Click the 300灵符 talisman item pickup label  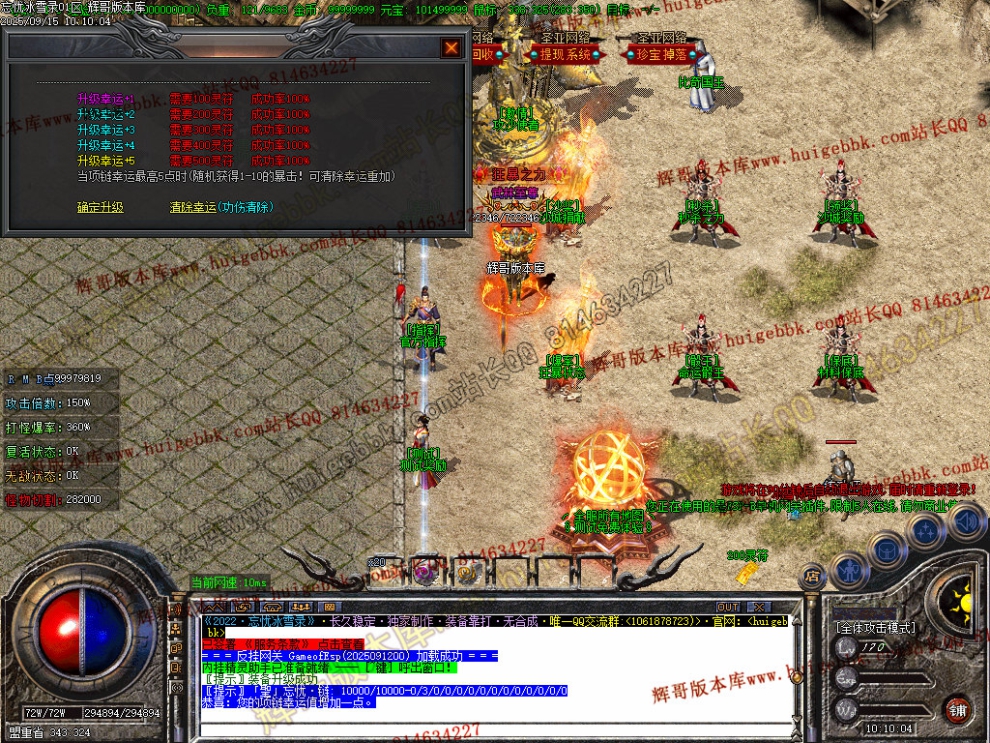(x=747, y=554)
